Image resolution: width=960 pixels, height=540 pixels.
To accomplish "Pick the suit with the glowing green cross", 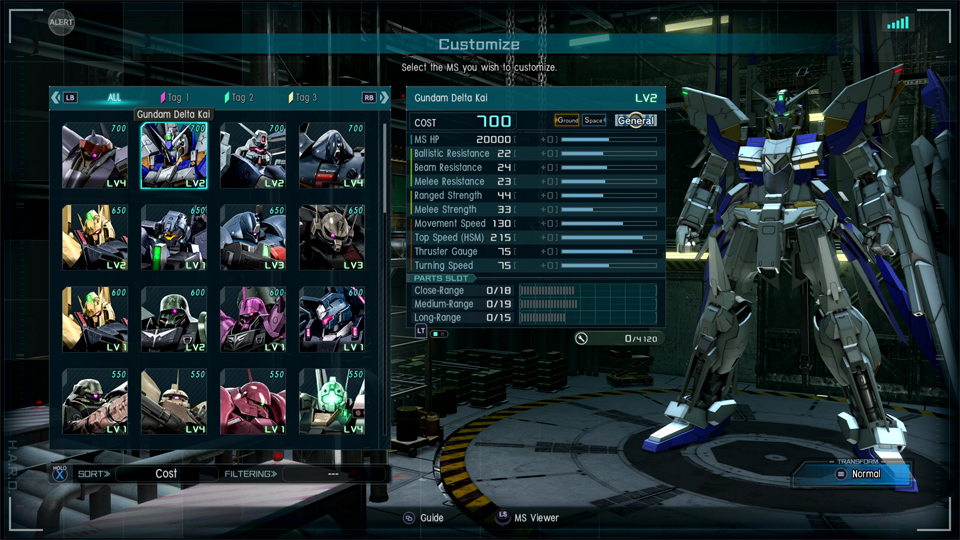I will (x=332, y=402).
